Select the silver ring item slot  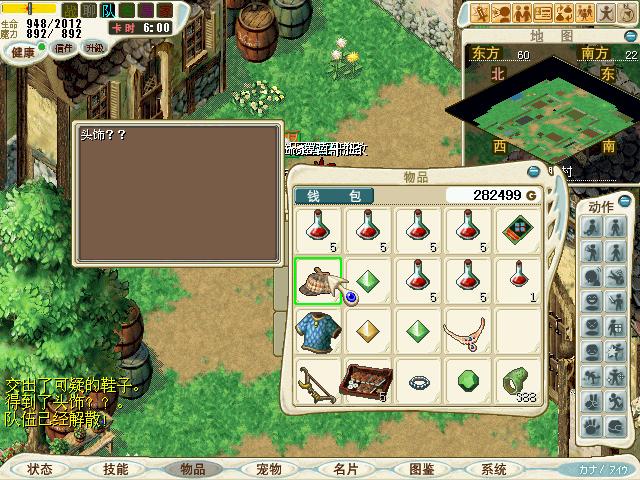click(418, 382)
